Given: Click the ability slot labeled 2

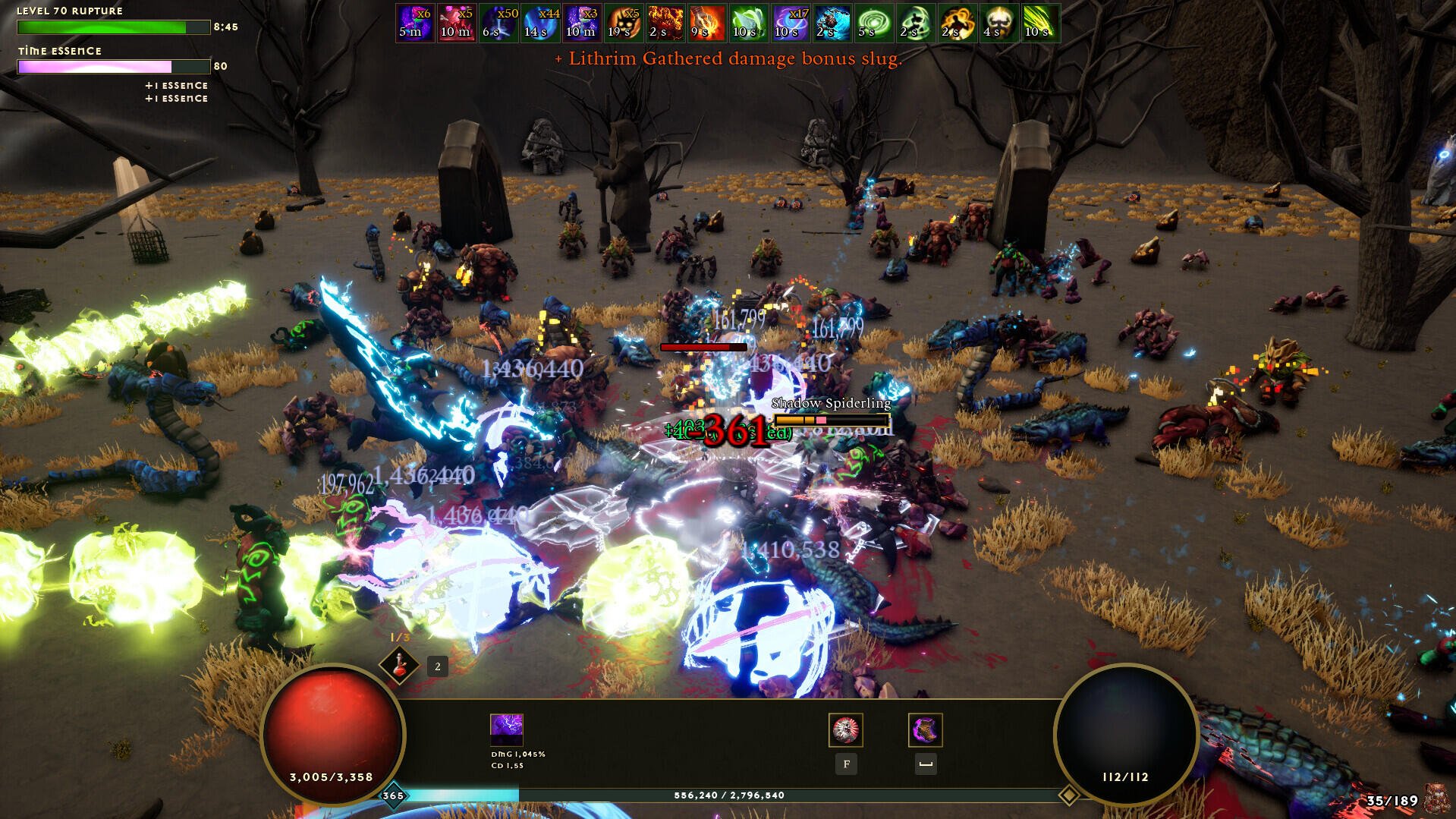Looking at the screenshot, I should pos(436,667).
